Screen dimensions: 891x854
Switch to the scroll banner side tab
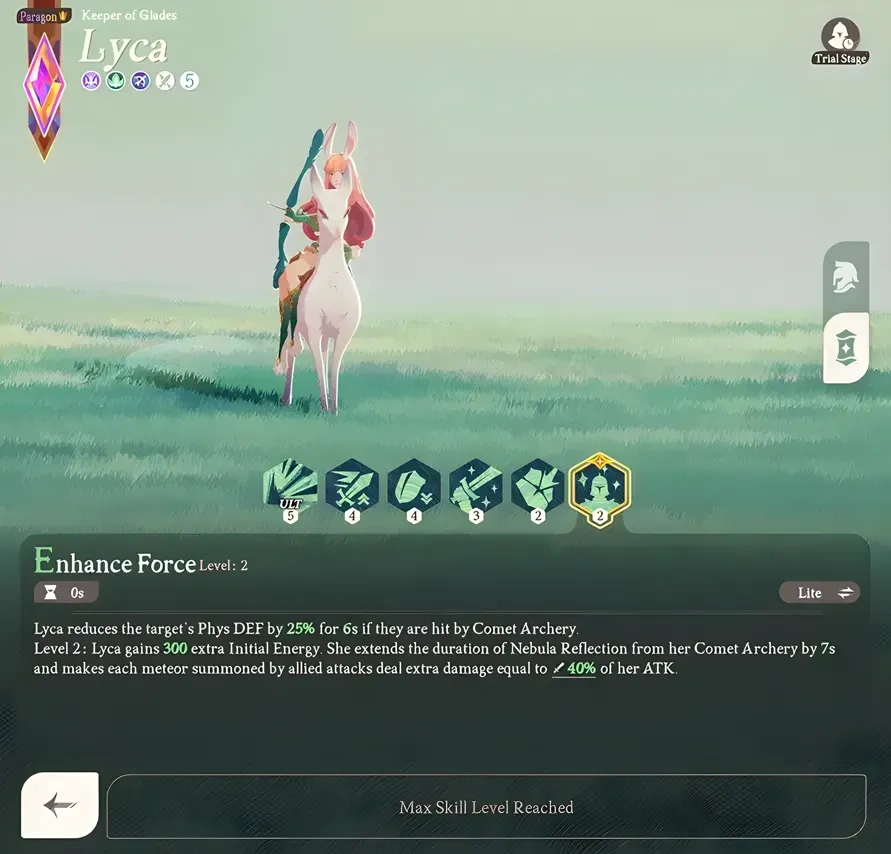(845, 347)
